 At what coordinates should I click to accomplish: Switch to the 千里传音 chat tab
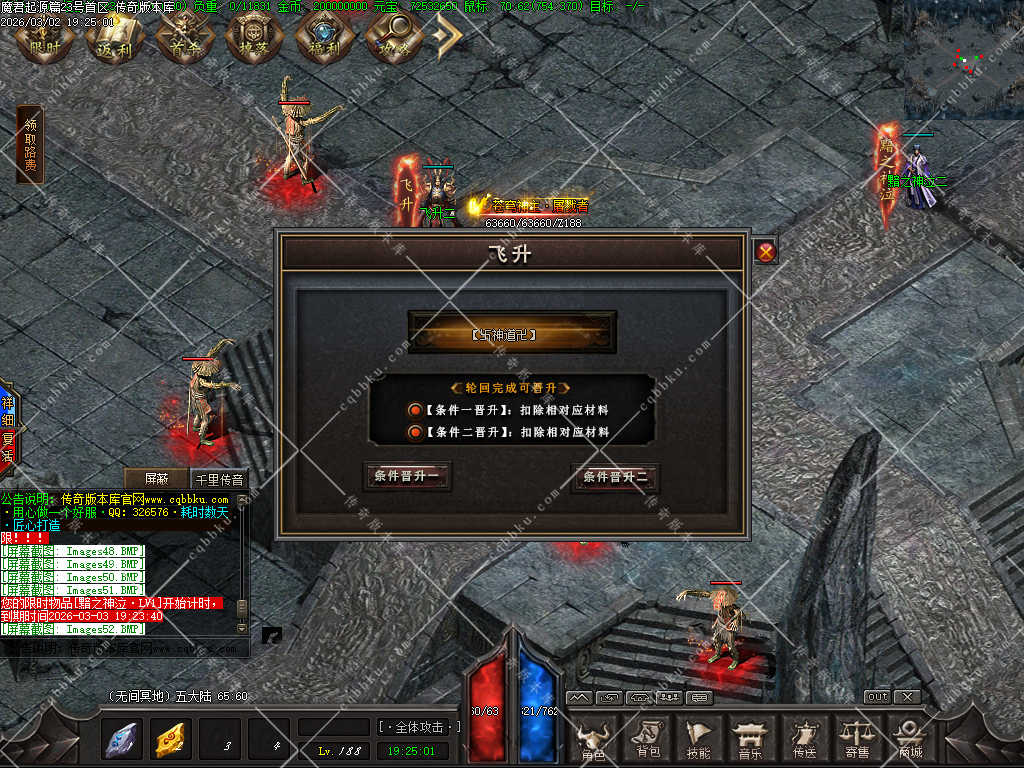tap(218, 479)
